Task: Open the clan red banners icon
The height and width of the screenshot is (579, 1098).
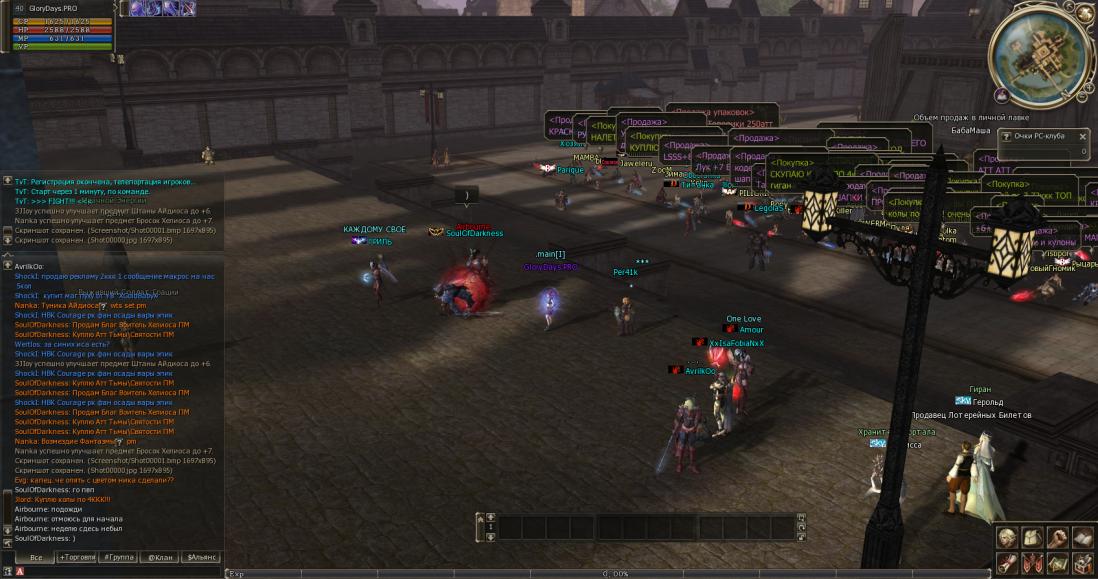Action: (x=1031, y=563)
